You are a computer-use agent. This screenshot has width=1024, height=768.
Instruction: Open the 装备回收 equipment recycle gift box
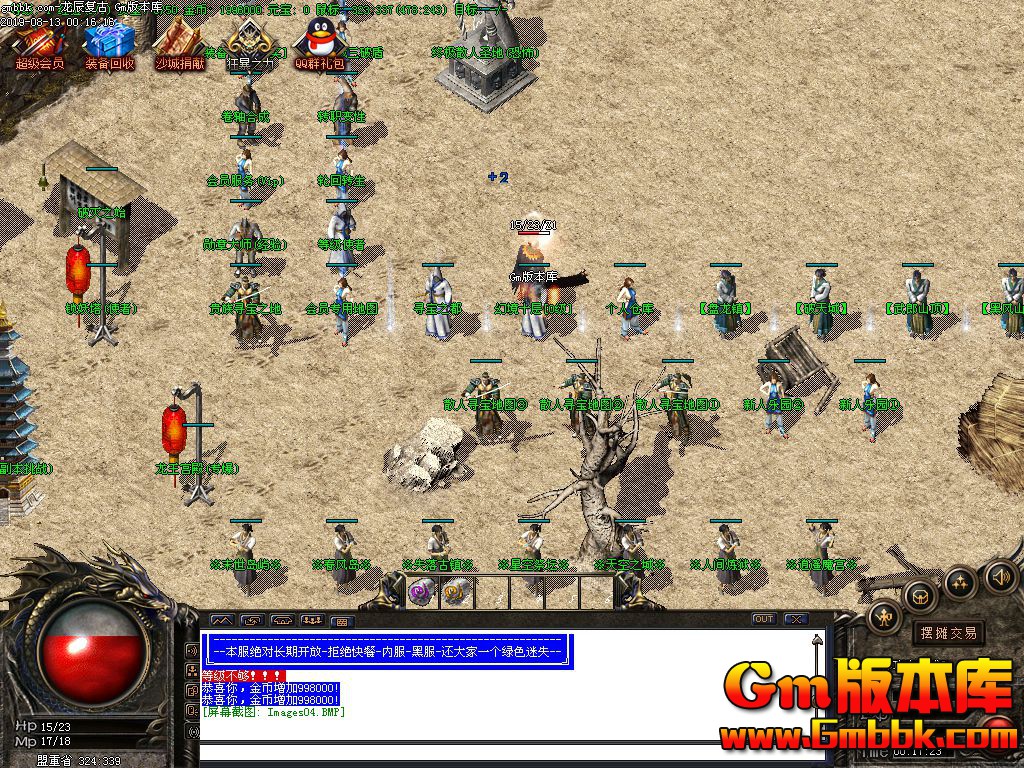[108, 45]
